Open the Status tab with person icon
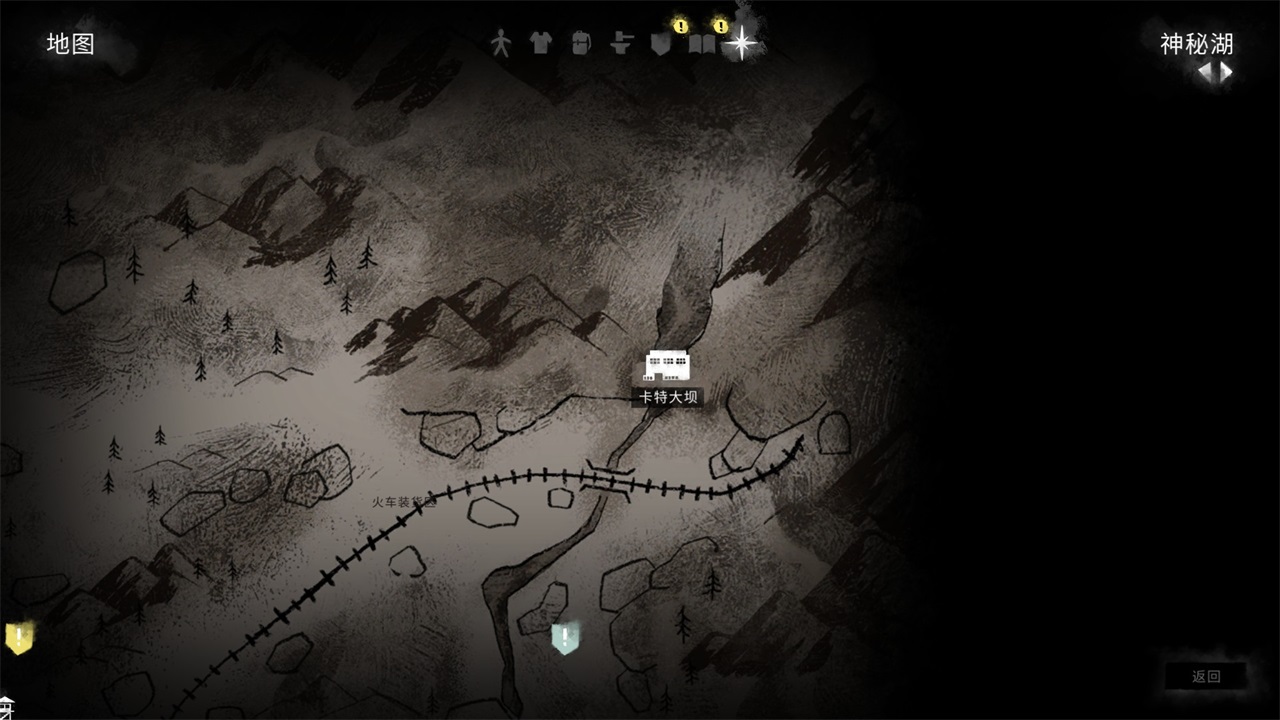 pyautogui.click(x=501, y=43)
